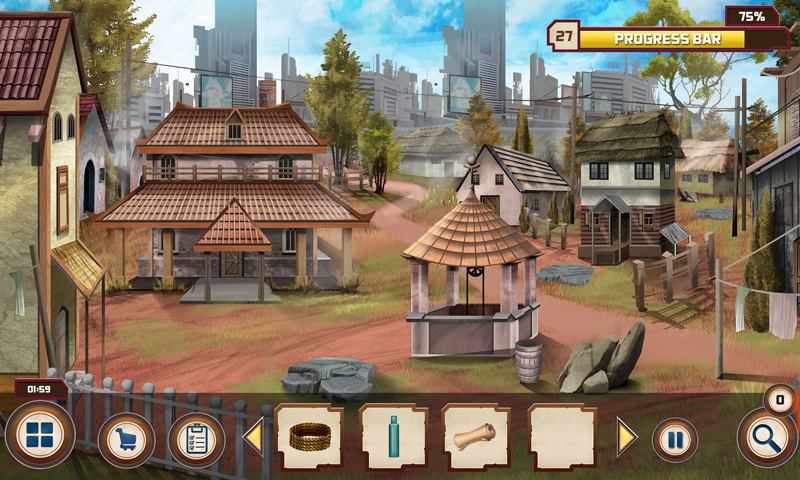Use the magnifying glass hint button
800x480 pixels.
pyautogui.click(x=767, y=437)
